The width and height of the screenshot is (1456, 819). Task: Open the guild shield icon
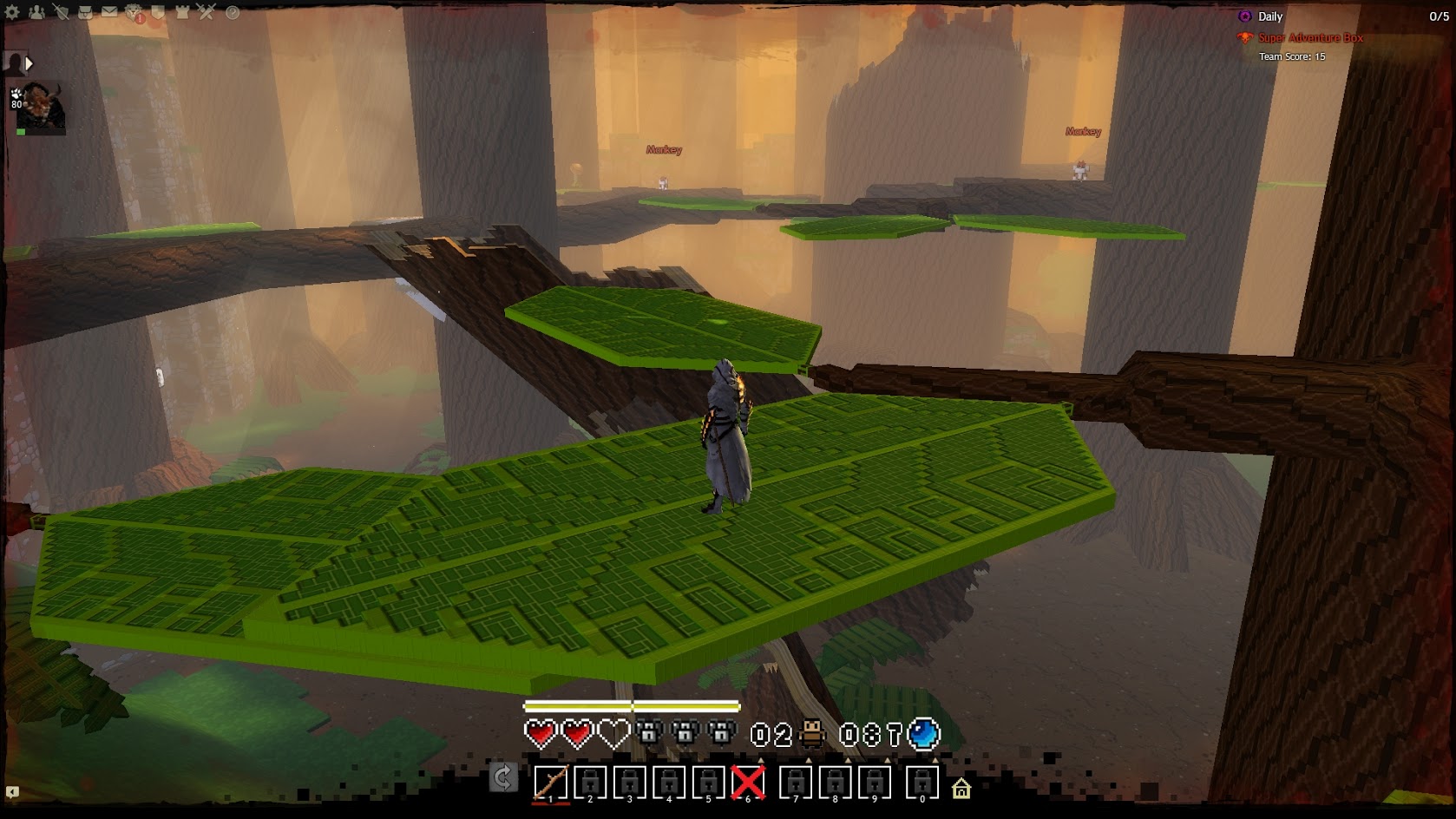pos(158,12)
